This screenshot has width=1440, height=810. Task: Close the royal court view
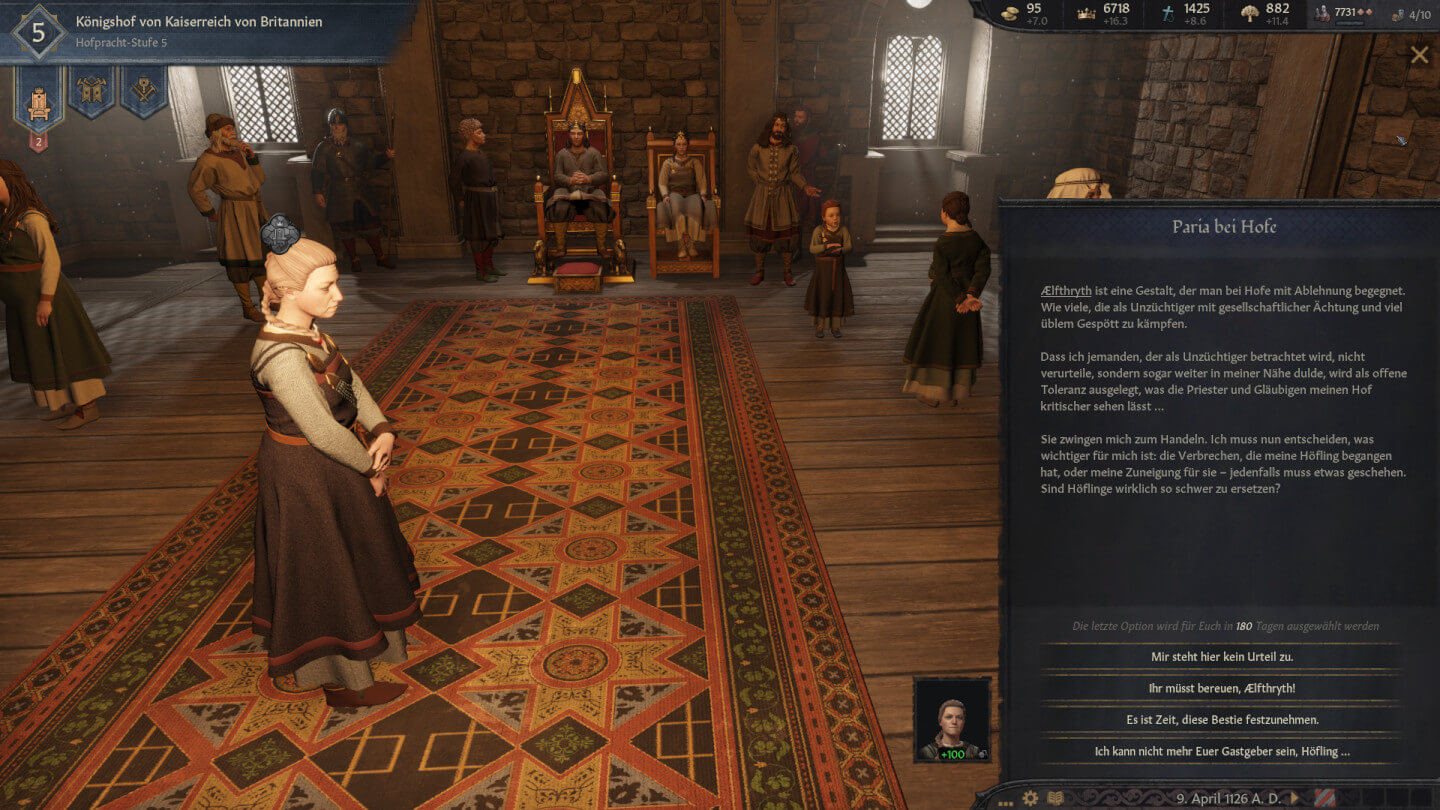coord(1419,55)
